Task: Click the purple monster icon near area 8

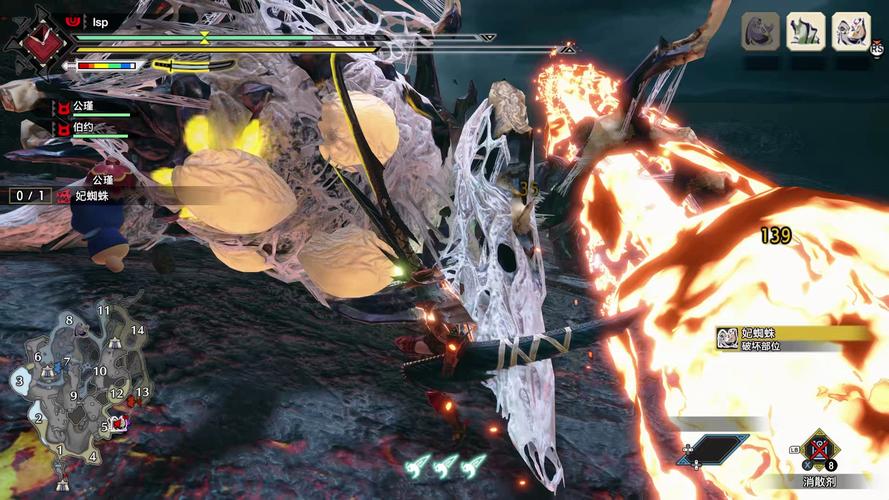Action: pyautogui.click(x=82, y=332)
